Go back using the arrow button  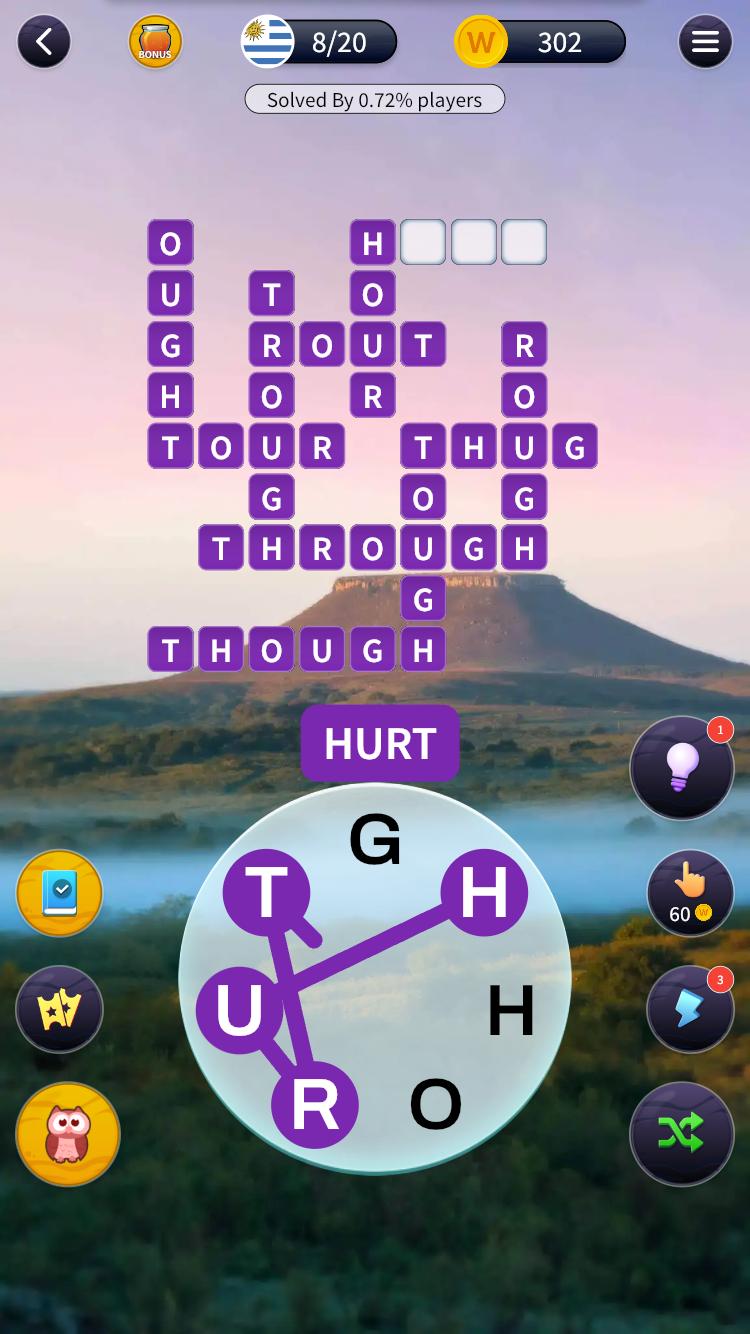(44, 42)
